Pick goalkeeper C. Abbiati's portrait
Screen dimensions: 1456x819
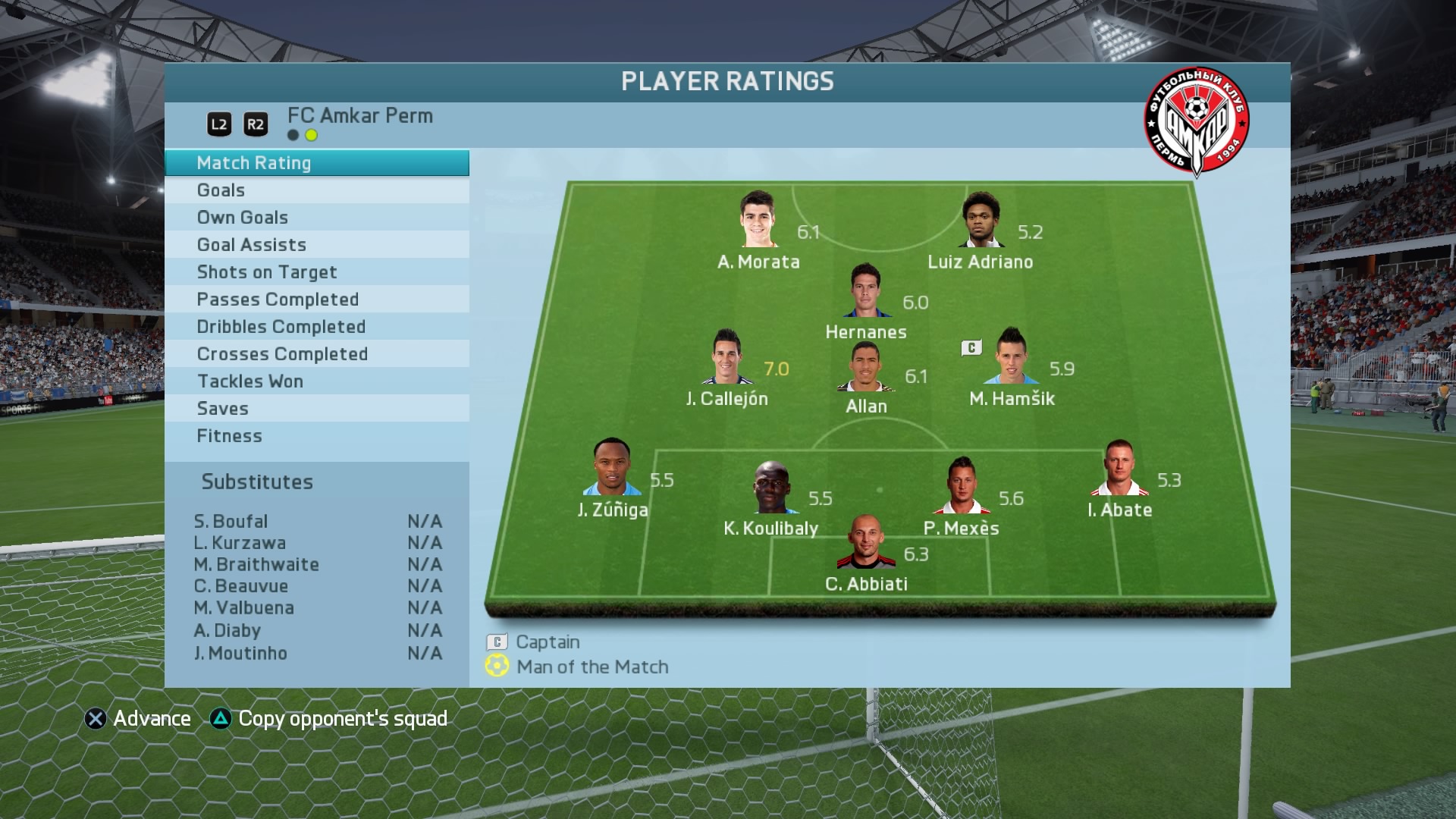(866, 542)
